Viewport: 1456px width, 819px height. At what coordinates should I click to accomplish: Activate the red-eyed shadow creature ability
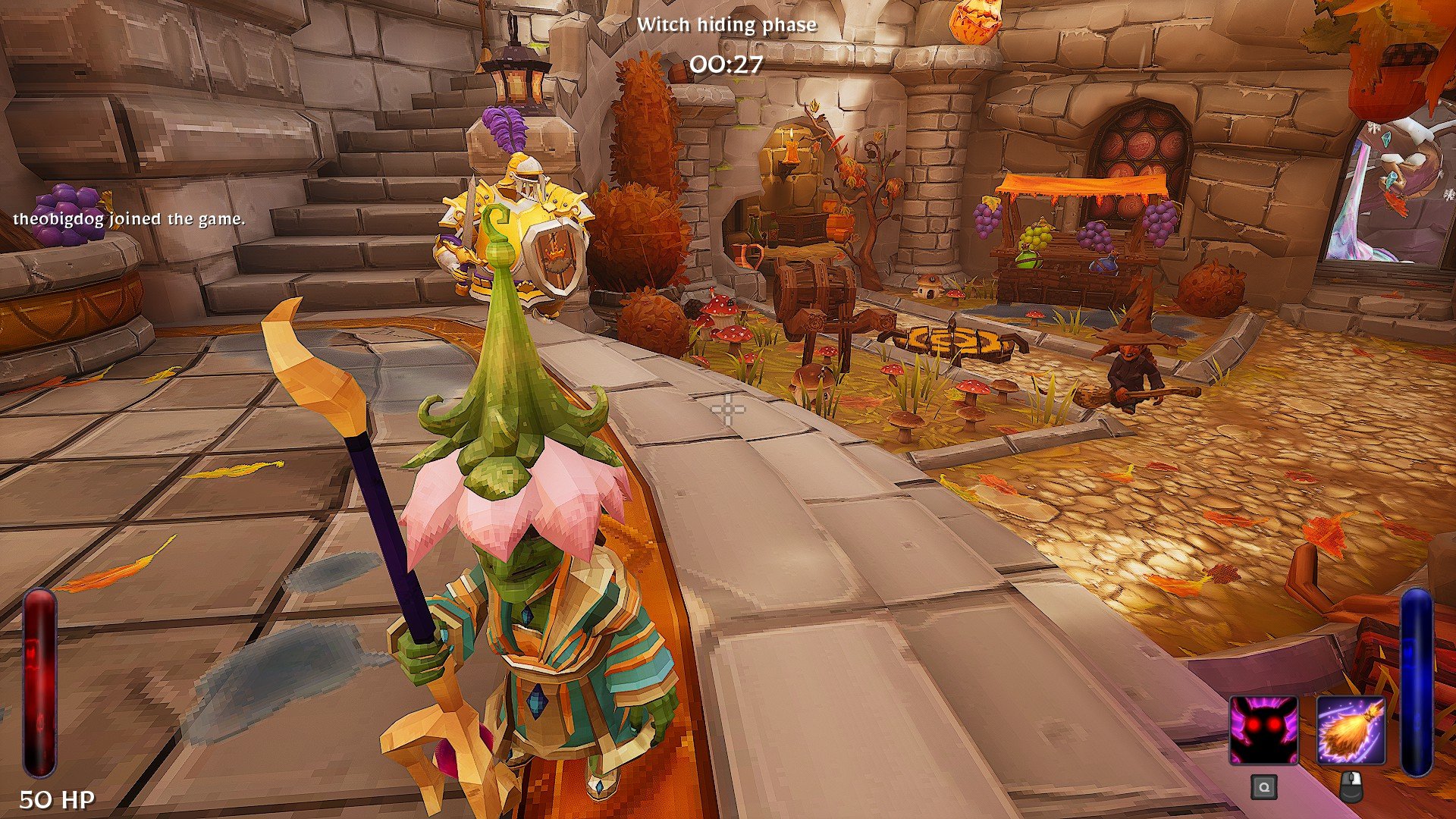[x=1263, y=731]
